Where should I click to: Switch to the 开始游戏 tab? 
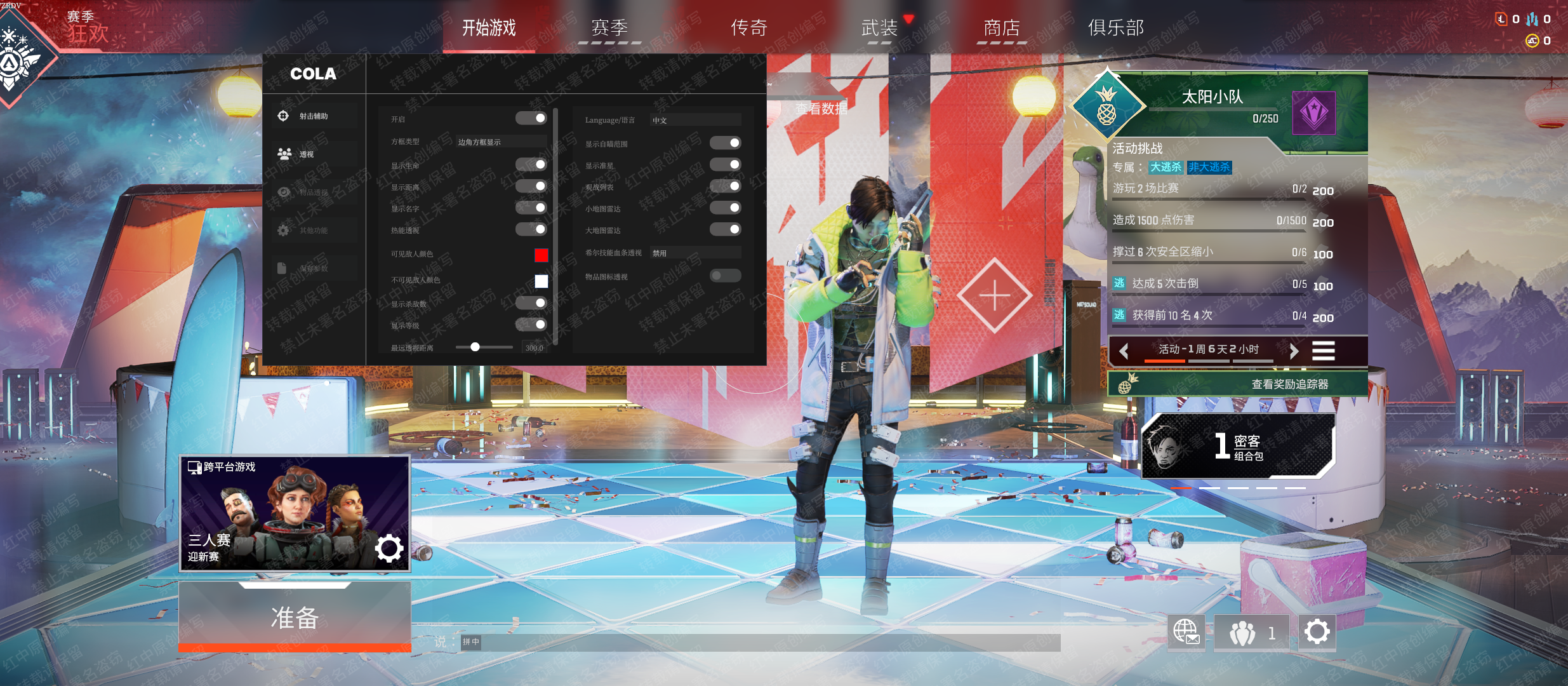click(489, 28)
